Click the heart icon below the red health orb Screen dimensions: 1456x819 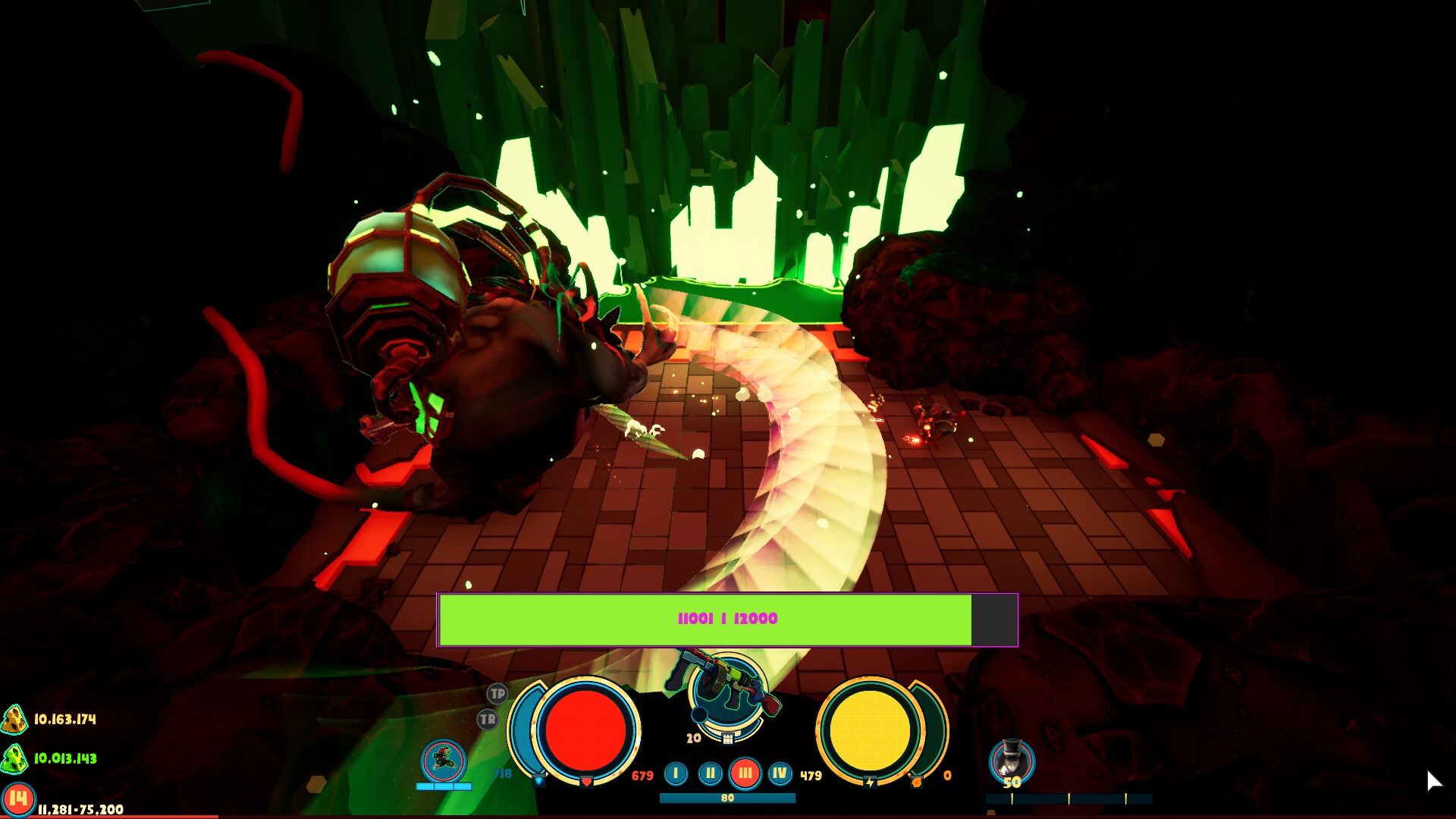(586, 783)
